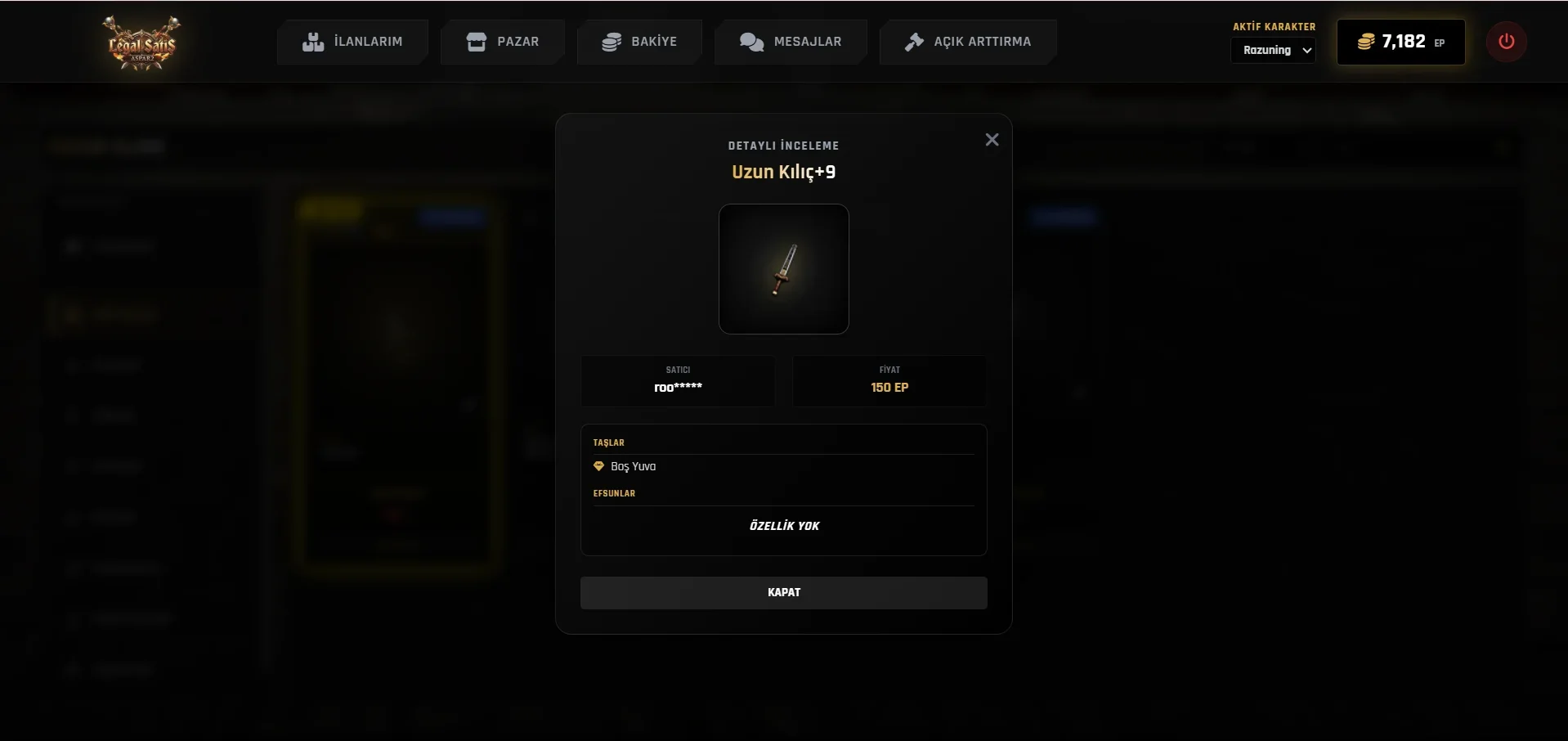1568x741 pixels.
Task: Click the KAPAT button
Action: 783,592
